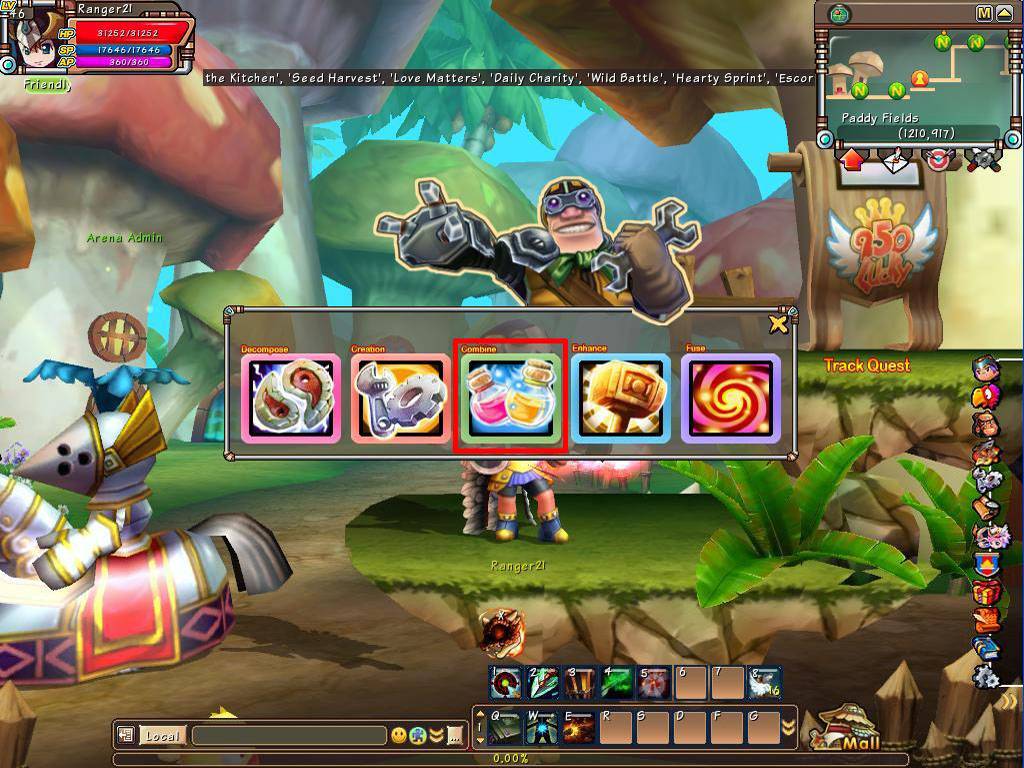Choose the Combine potions option

click(x=511, y=398)
